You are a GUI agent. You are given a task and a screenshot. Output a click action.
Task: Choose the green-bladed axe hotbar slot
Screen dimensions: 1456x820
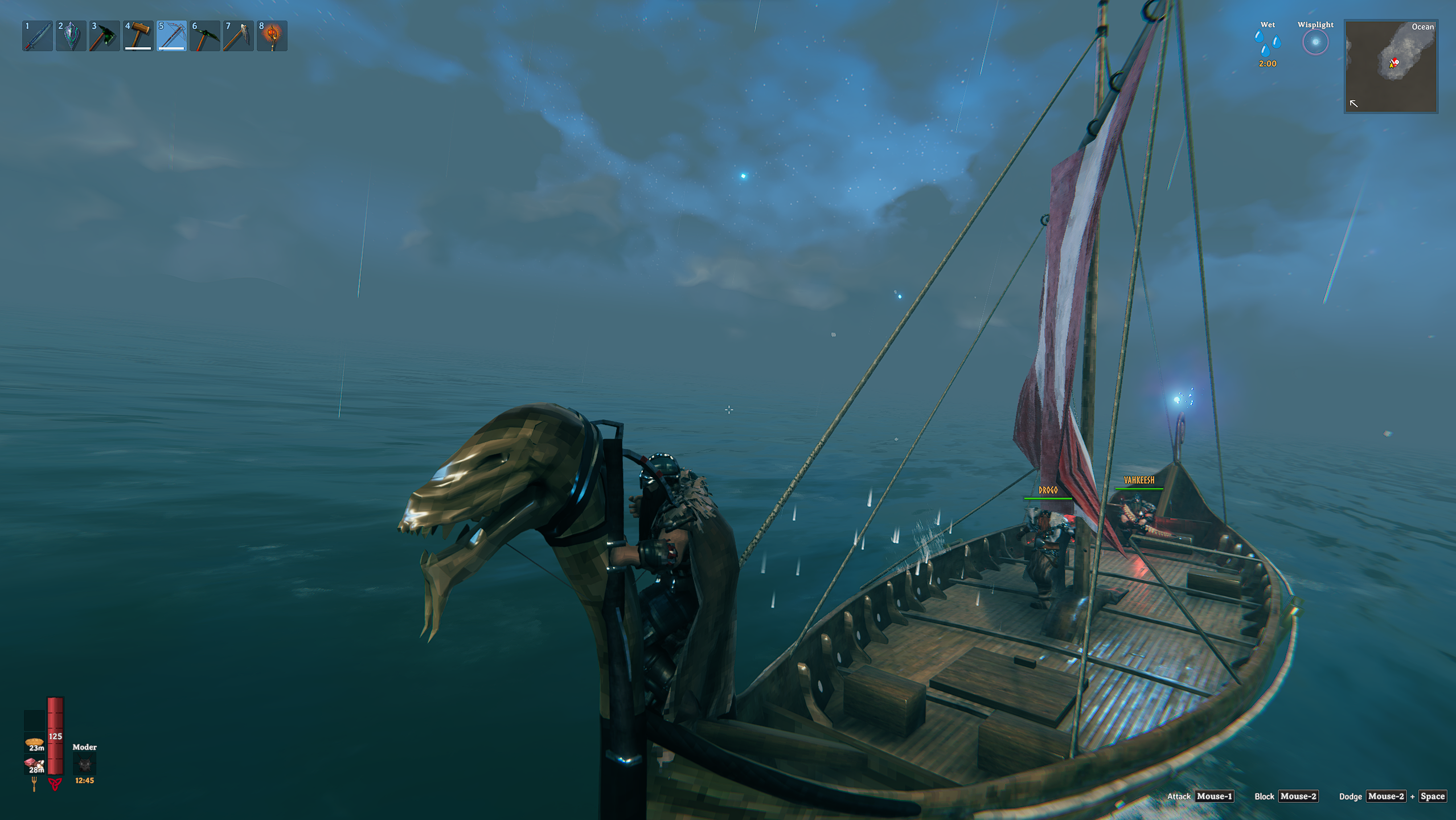click(105, 36)
